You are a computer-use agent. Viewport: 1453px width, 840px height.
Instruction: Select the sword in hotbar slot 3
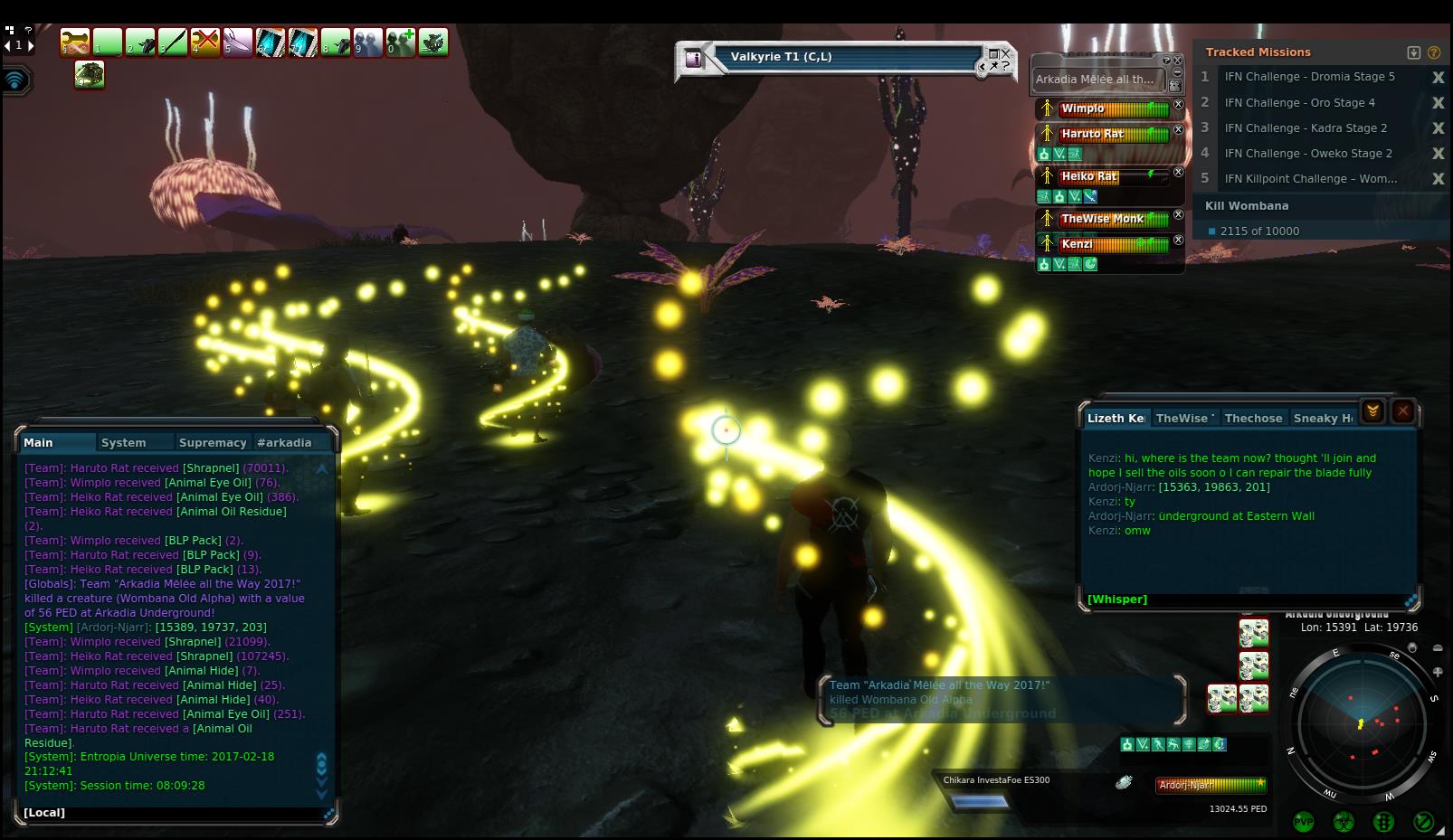click(x=172, y=42)
